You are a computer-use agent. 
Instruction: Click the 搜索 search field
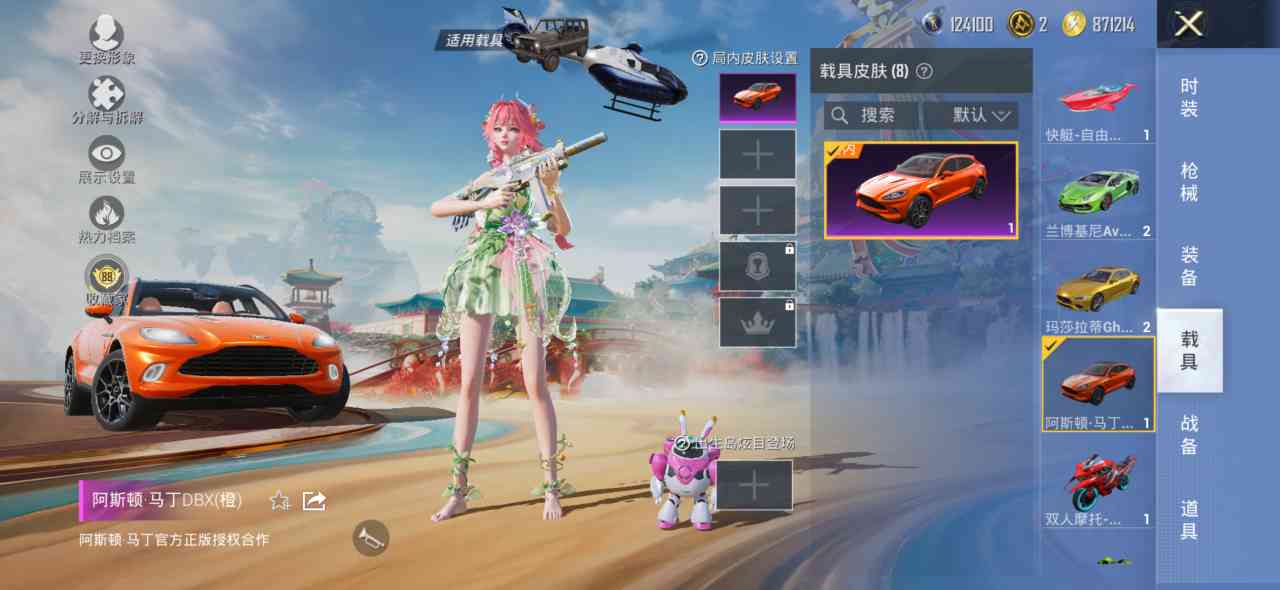click(x=870, y=116)
